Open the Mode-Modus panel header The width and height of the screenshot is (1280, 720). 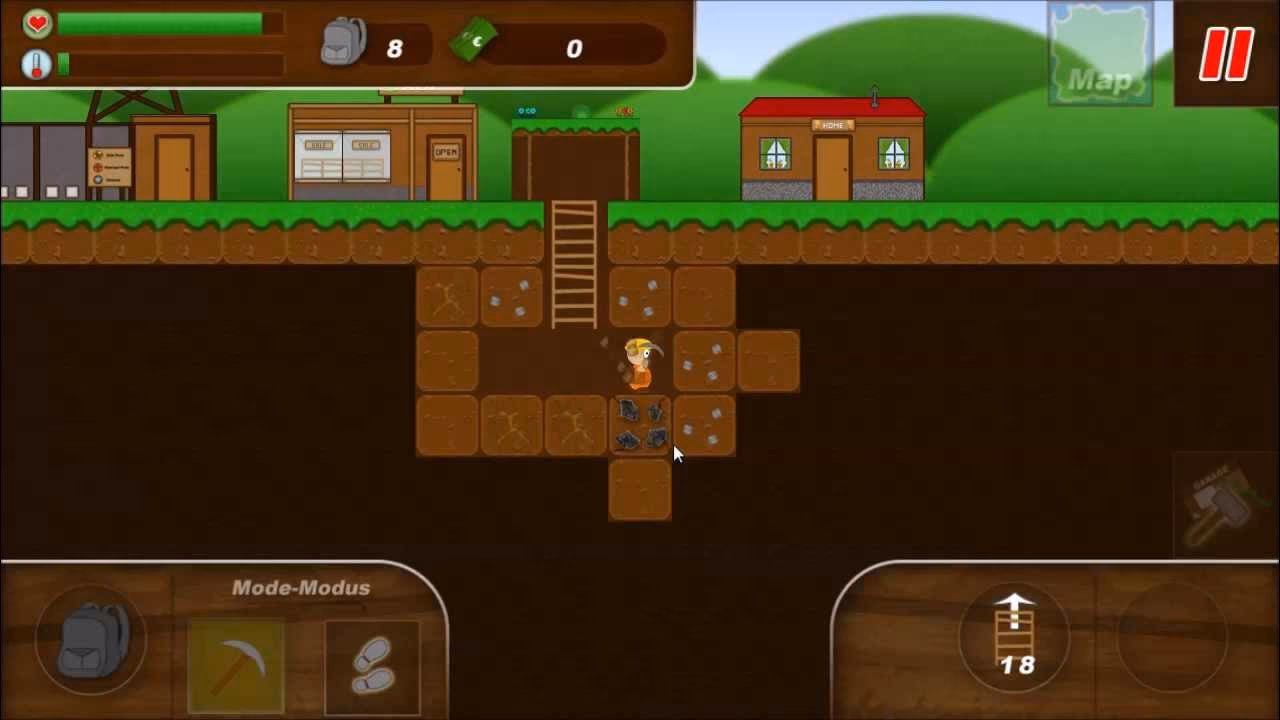point(302,588)
